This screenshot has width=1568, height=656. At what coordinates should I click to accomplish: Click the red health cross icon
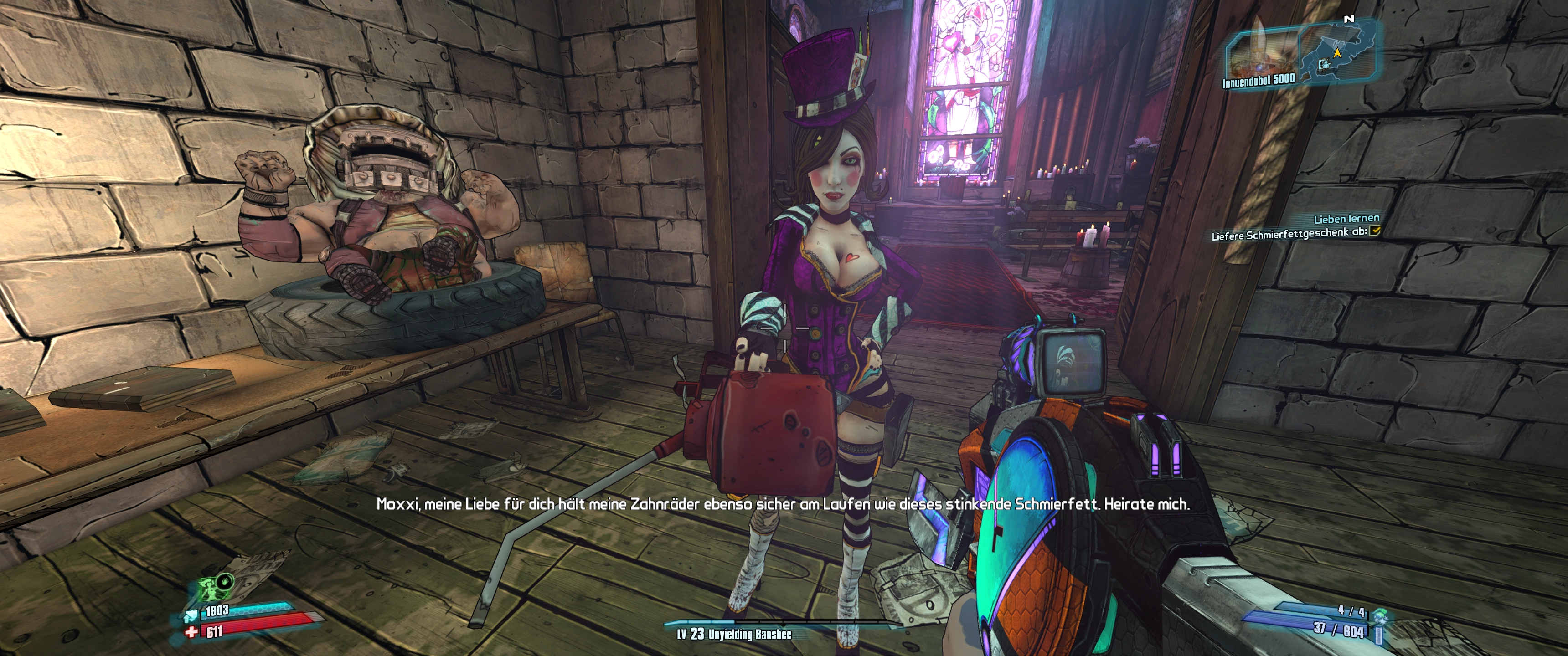coord(191,632)
